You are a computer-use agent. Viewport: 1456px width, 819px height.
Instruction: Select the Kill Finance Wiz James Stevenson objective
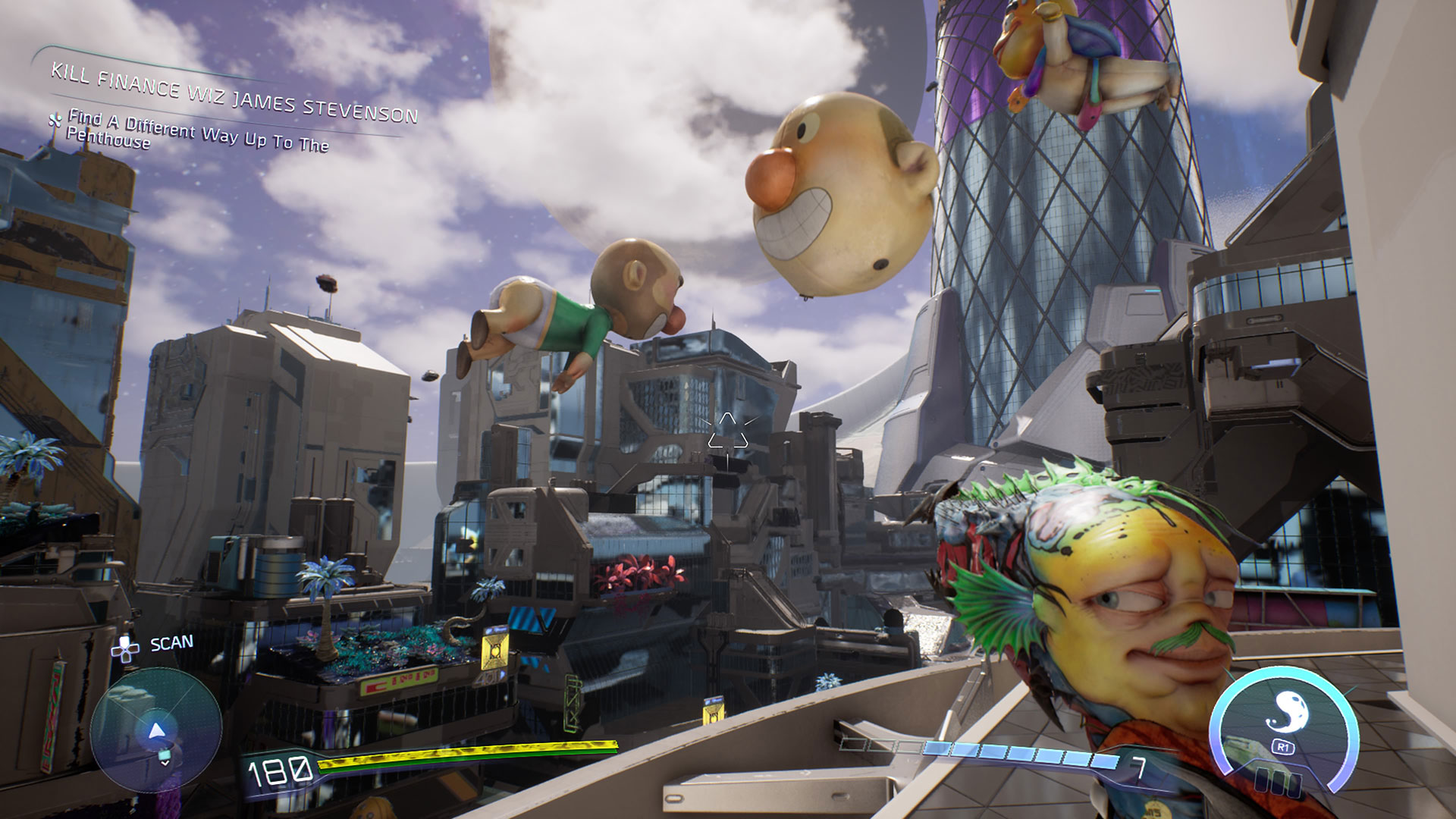(x=234, y=94)
